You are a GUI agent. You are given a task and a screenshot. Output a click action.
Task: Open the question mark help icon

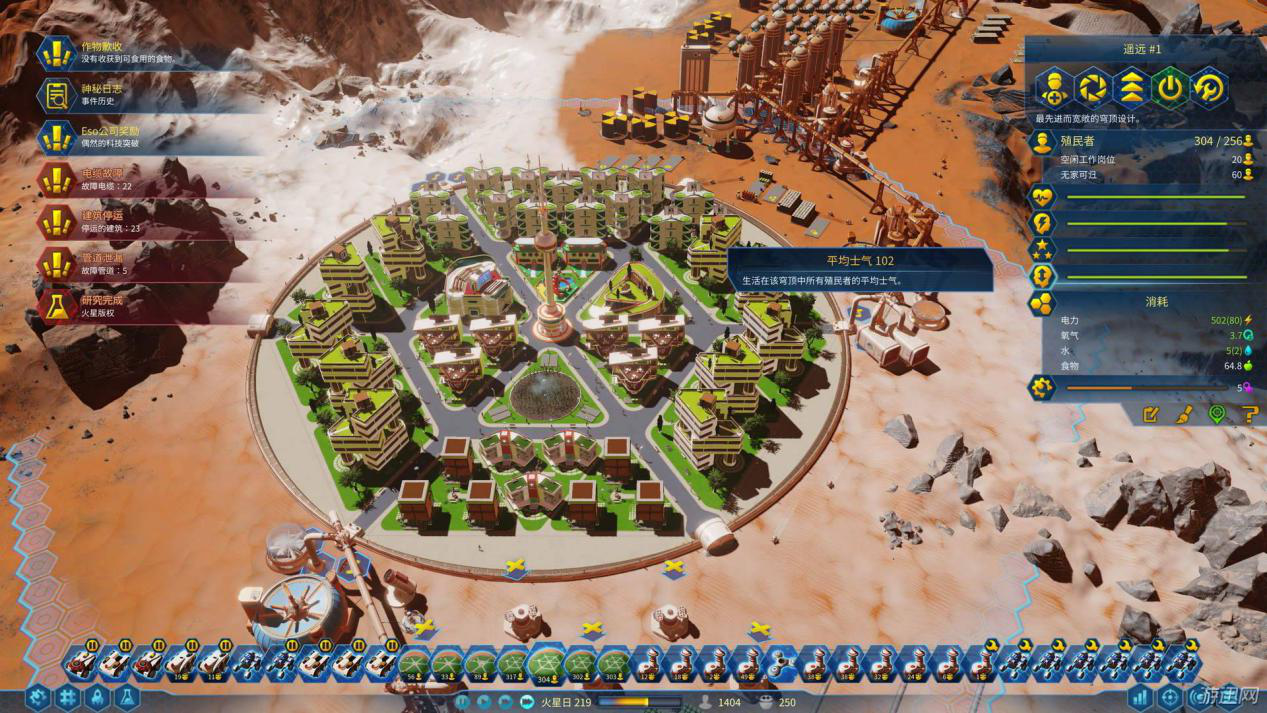(1248, 414)
